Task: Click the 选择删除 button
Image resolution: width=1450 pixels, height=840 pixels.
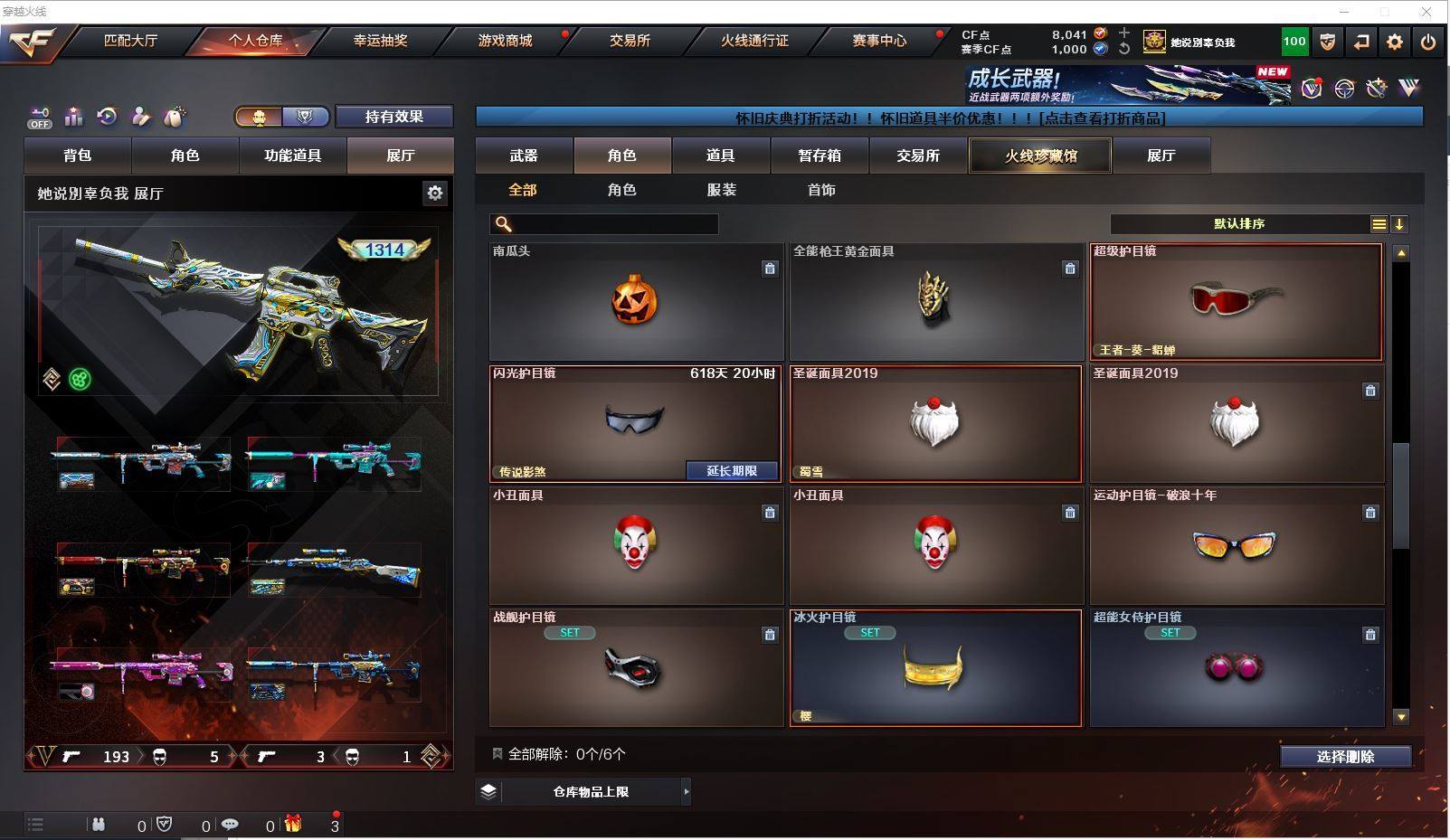Action: click(x=1345, y=757)
